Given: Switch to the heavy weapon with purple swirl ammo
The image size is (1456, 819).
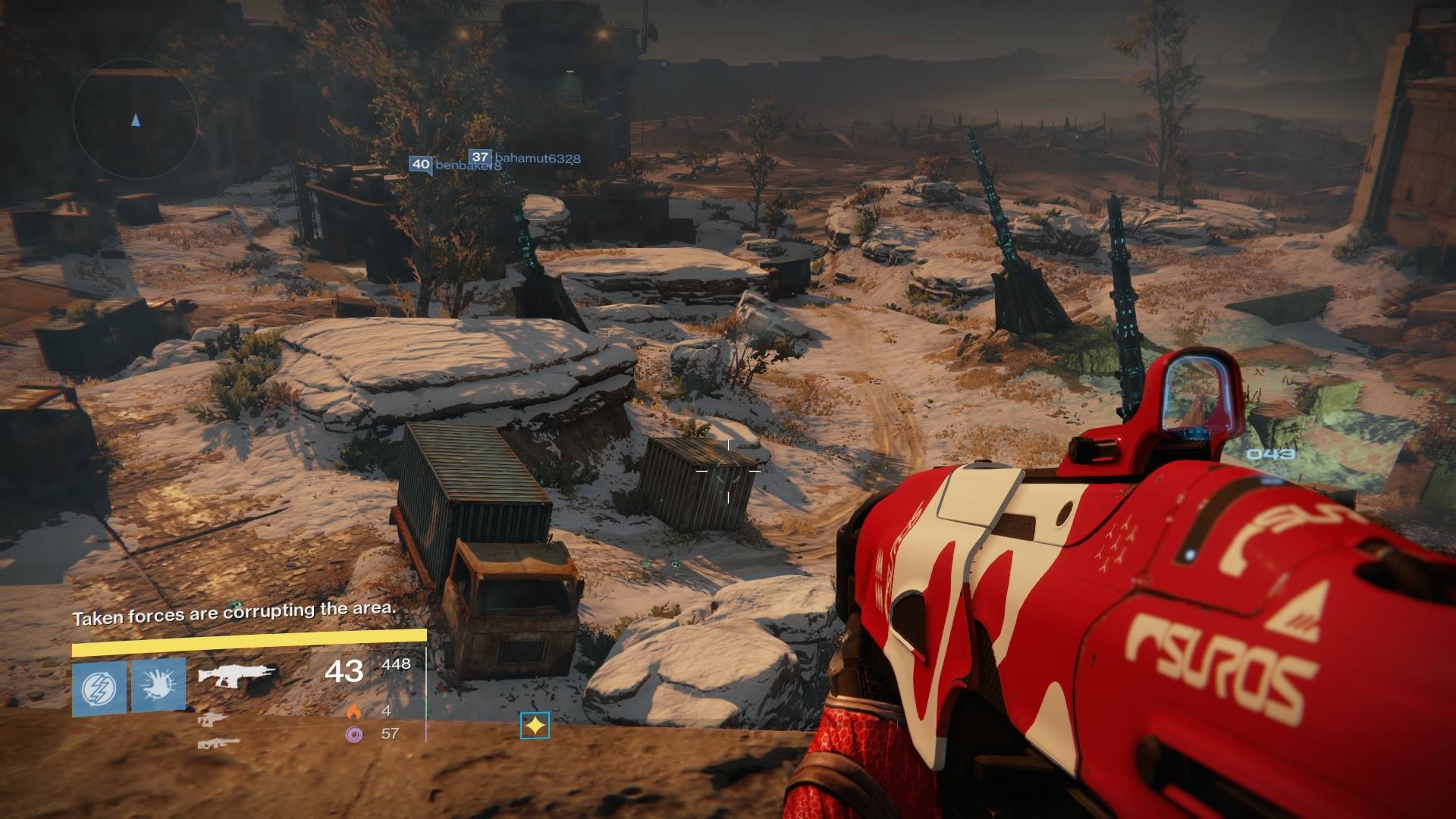Looking at the screenshot, I should point(218,742).
